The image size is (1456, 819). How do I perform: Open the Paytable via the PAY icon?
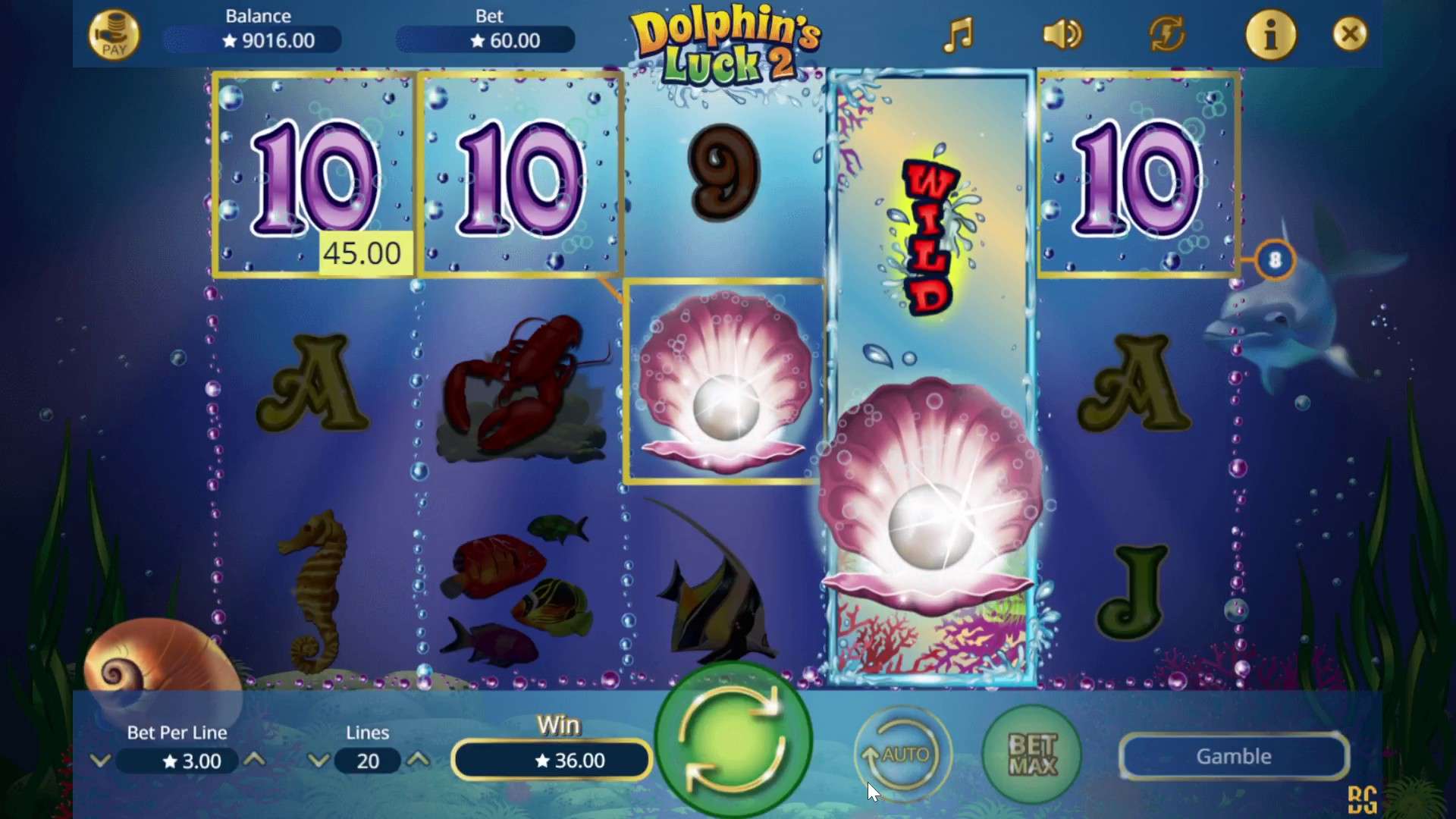coord(115,34)
